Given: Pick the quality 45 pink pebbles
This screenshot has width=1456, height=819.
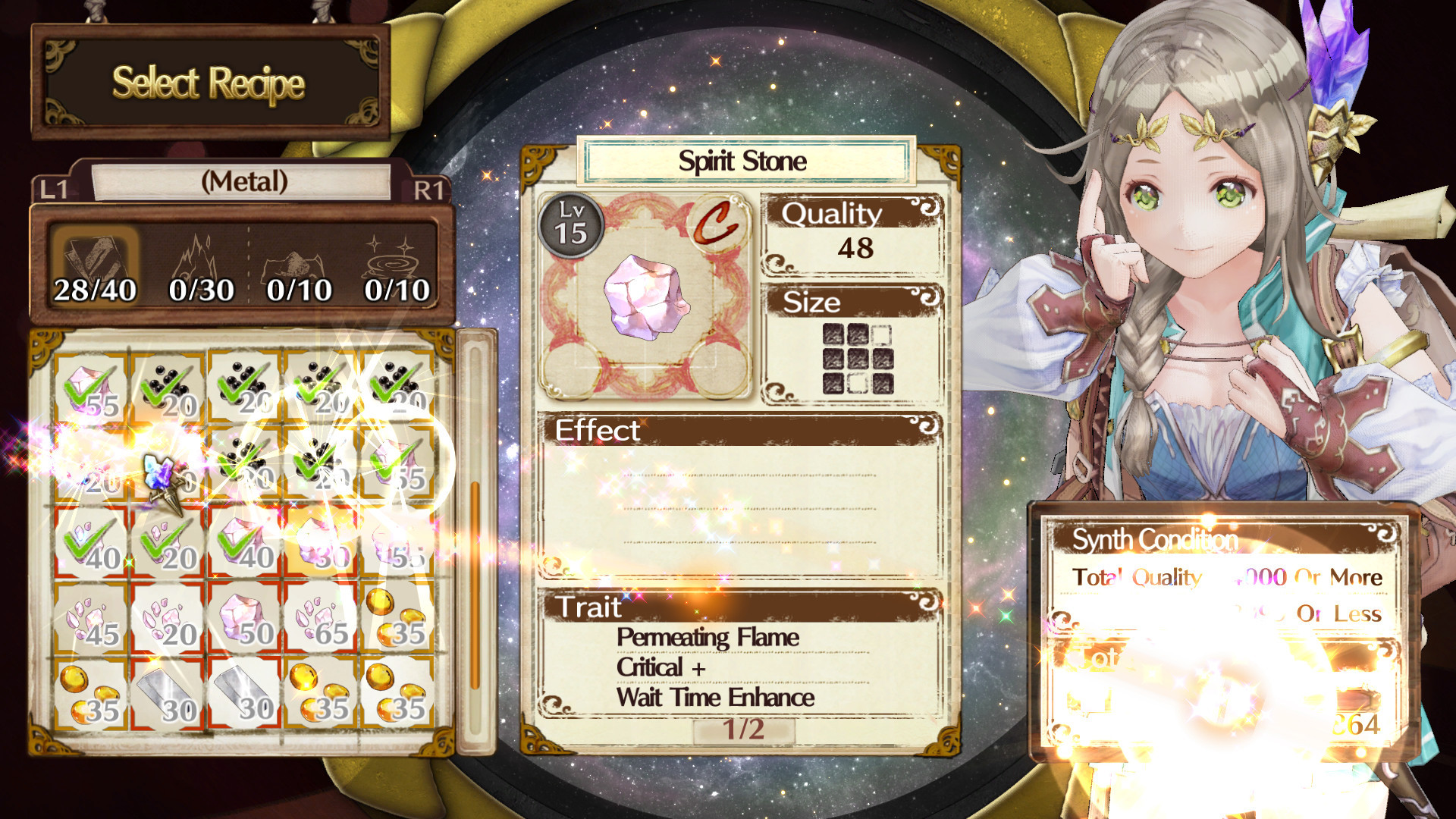Looking at the screenshot, I should coord(92,618).
